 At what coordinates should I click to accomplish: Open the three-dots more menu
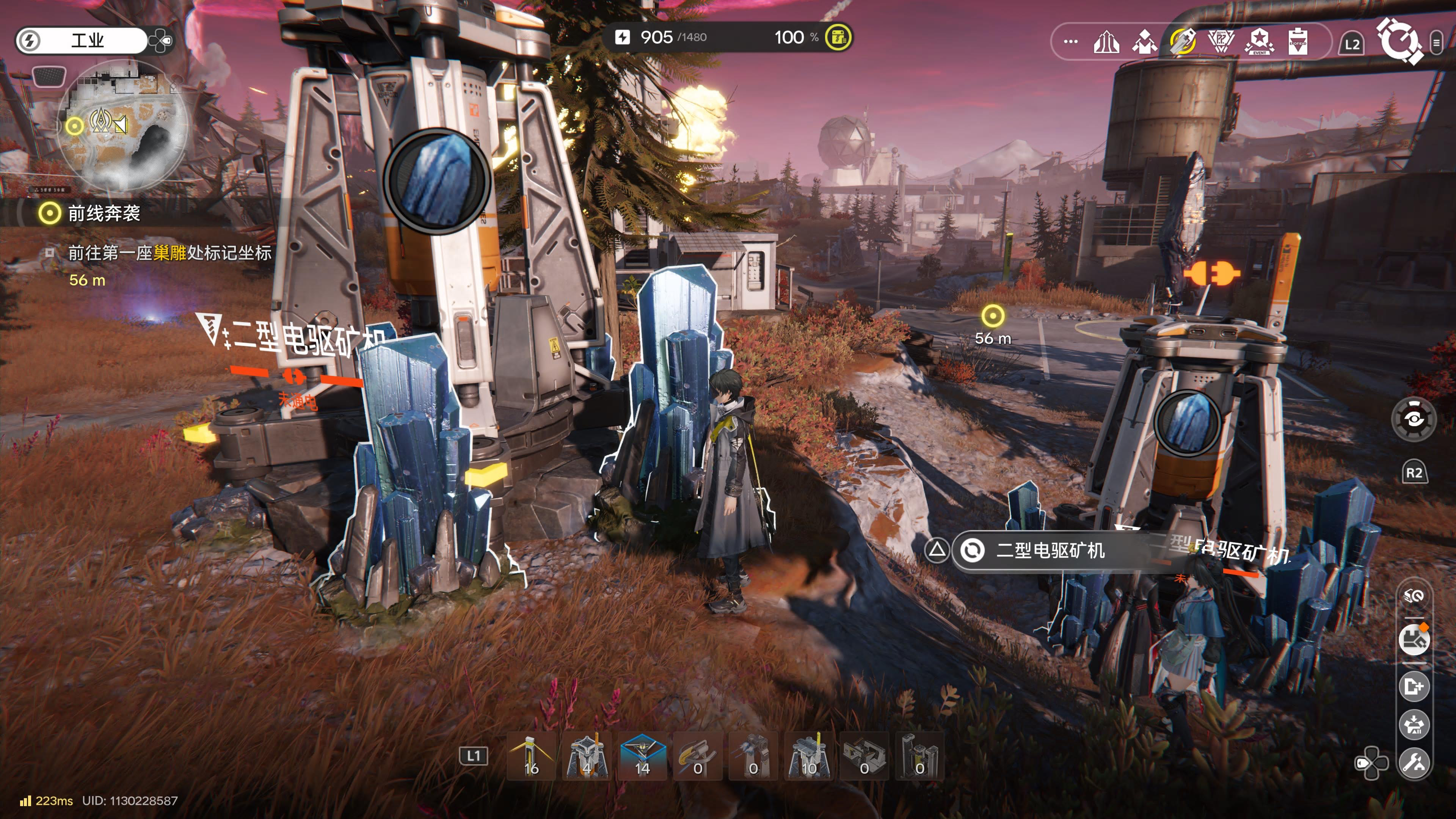1070,41
